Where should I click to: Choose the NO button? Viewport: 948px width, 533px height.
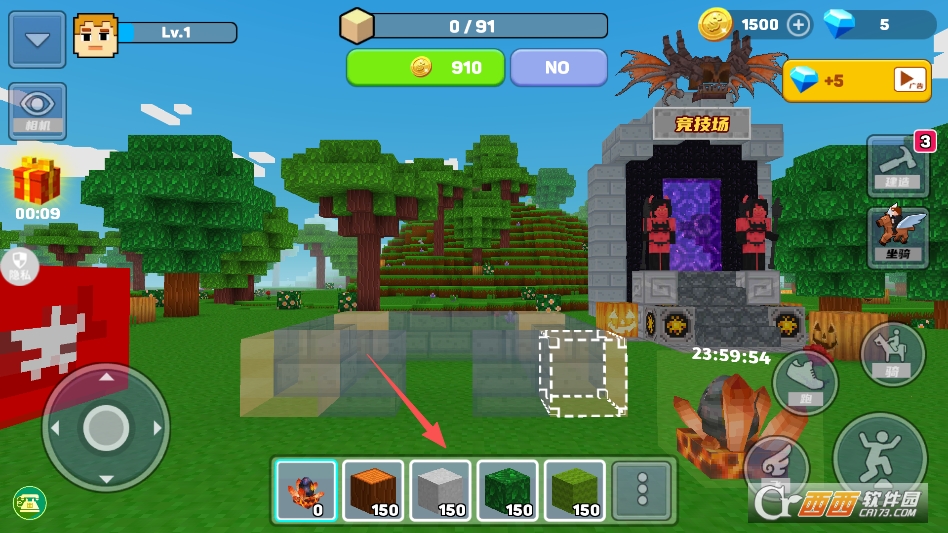(x=558, y=68)
